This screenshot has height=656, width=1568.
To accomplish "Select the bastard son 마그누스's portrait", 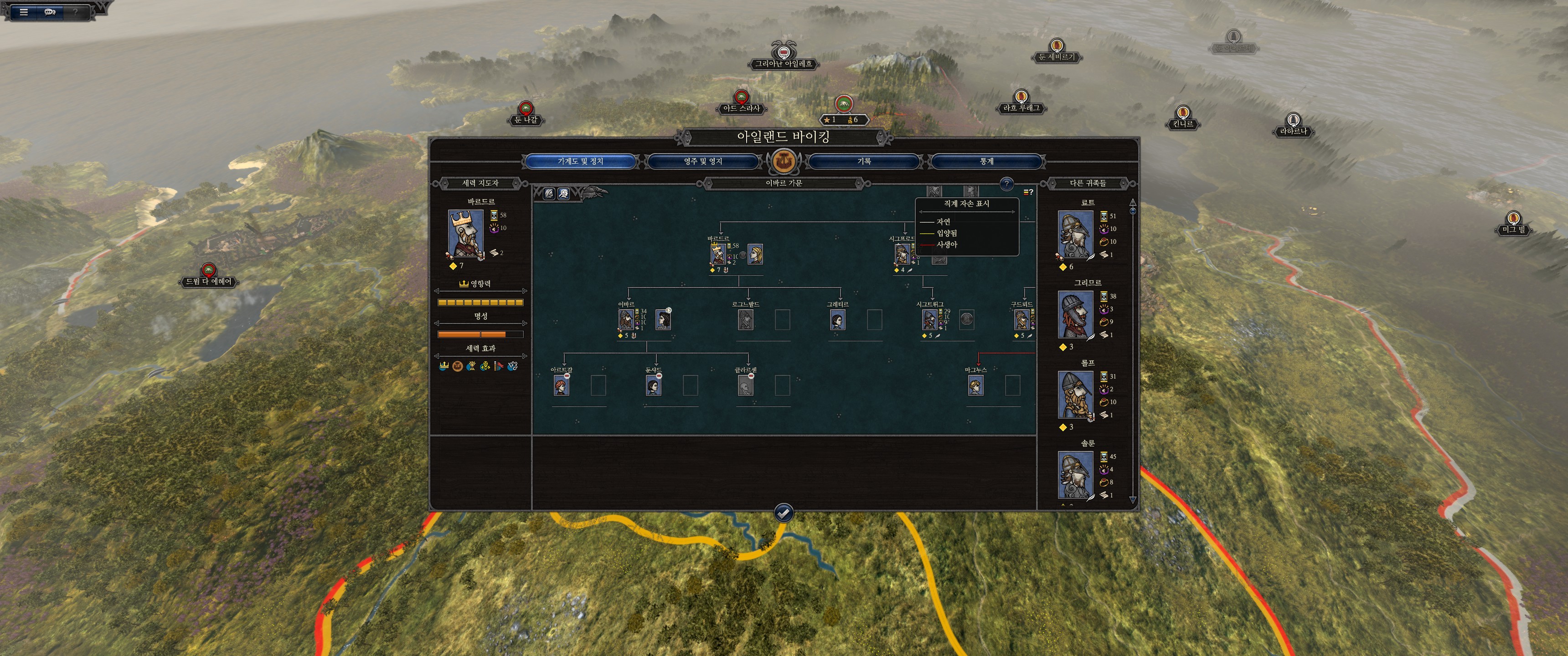I will click(x=975, y=385).
